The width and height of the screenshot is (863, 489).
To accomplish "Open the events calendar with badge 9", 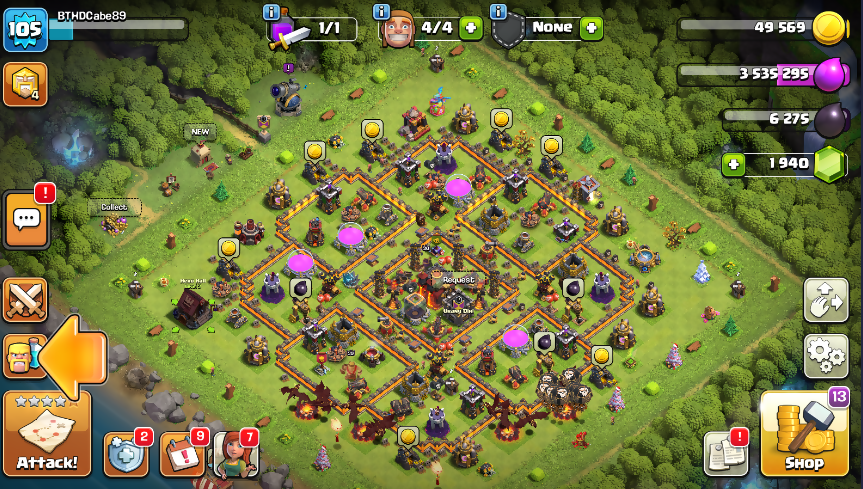I will (181, 455).
